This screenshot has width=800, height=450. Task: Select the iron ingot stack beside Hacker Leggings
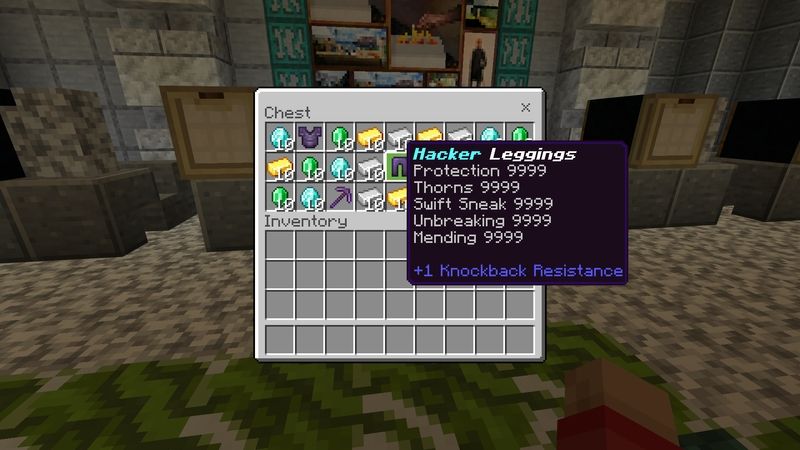pyautogui.click(x=369, y=167)
